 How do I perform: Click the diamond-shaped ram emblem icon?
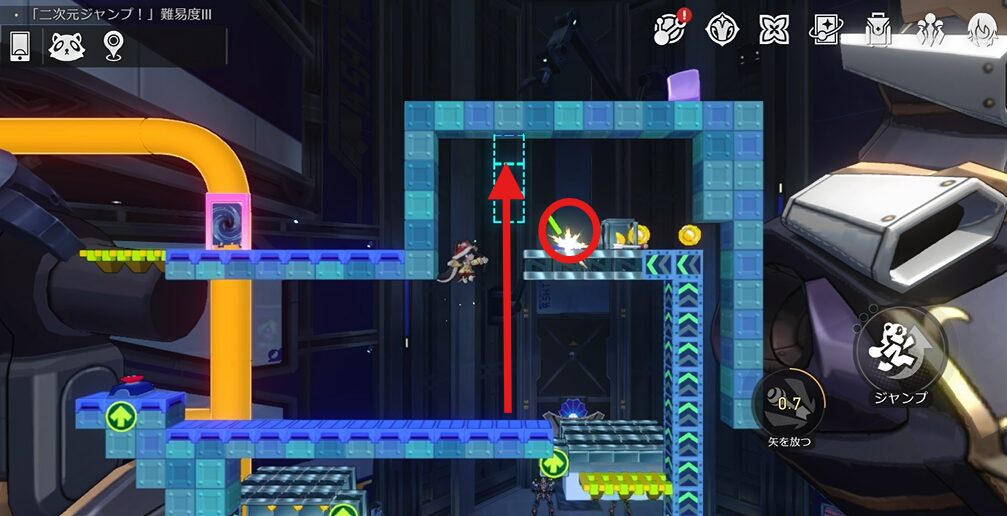pos(721,30)
